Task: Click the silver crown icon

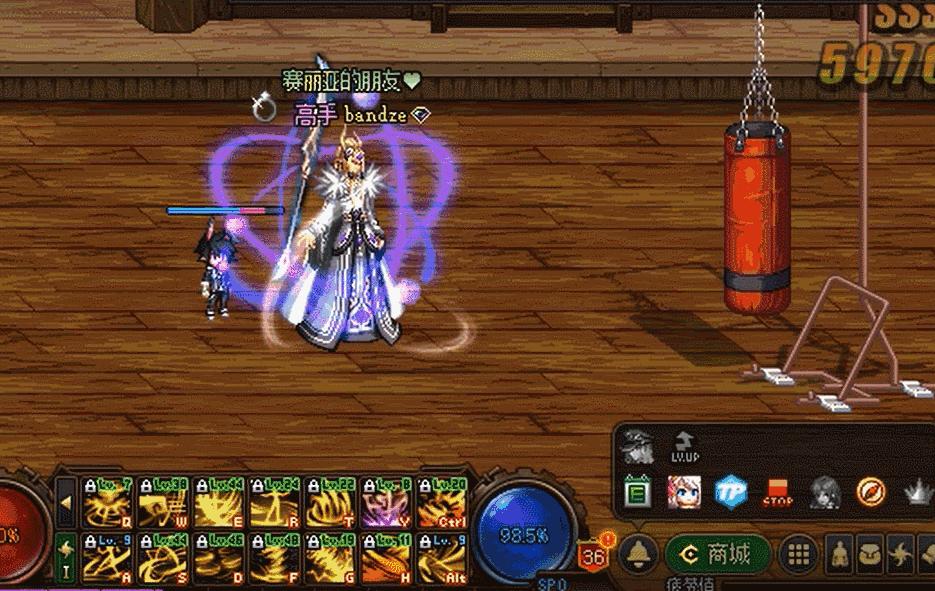Action: click(917, 493)
